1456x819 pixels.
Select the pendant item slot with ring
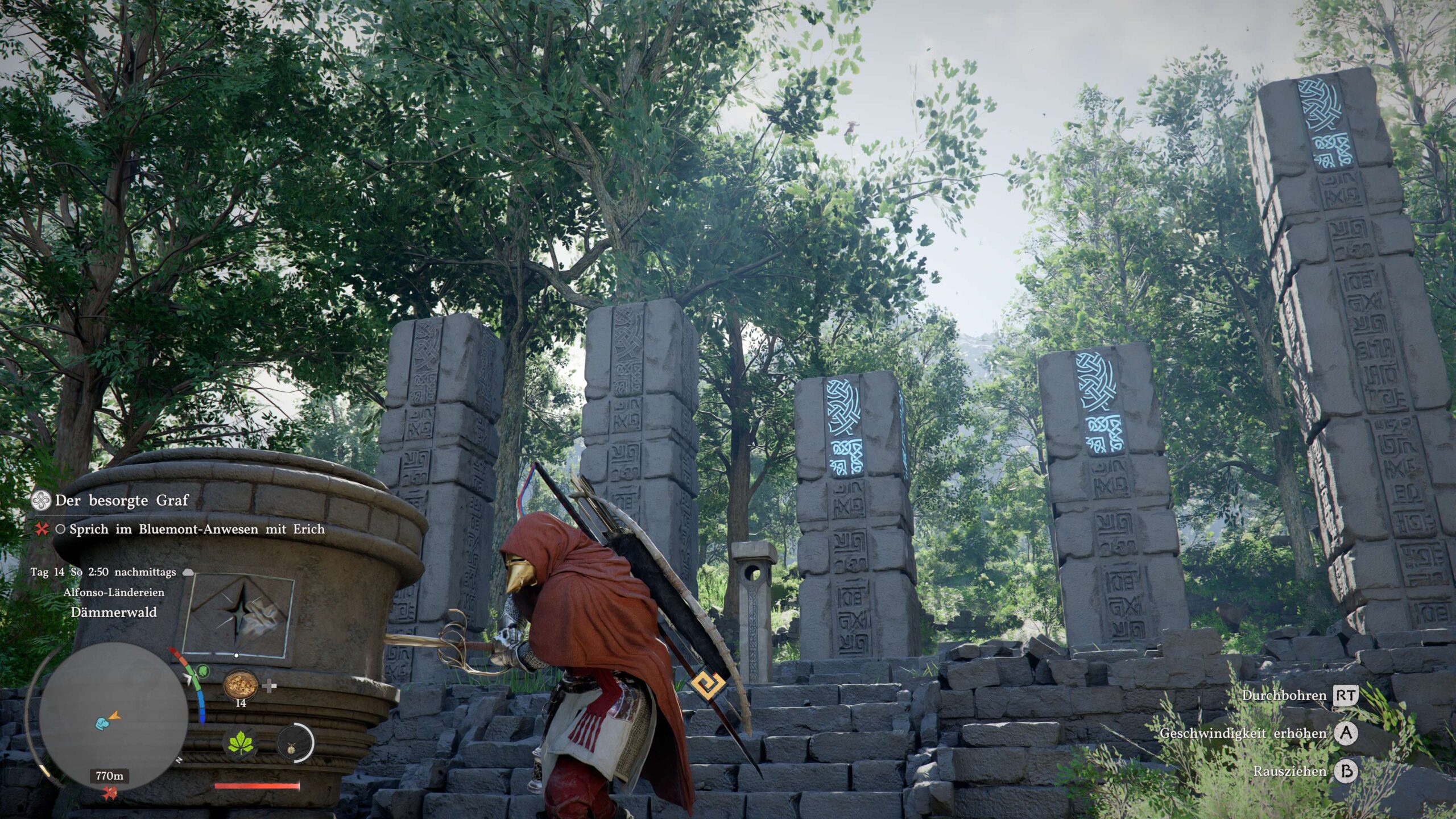point(295,743)
